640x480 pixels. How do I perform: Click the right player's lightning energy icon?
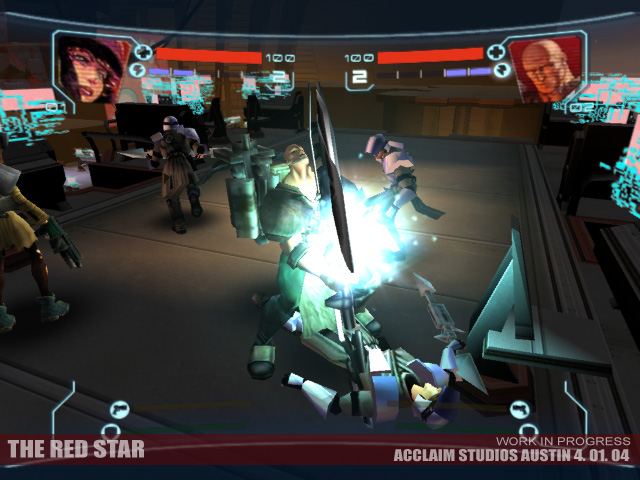click(x=502, y=72)
